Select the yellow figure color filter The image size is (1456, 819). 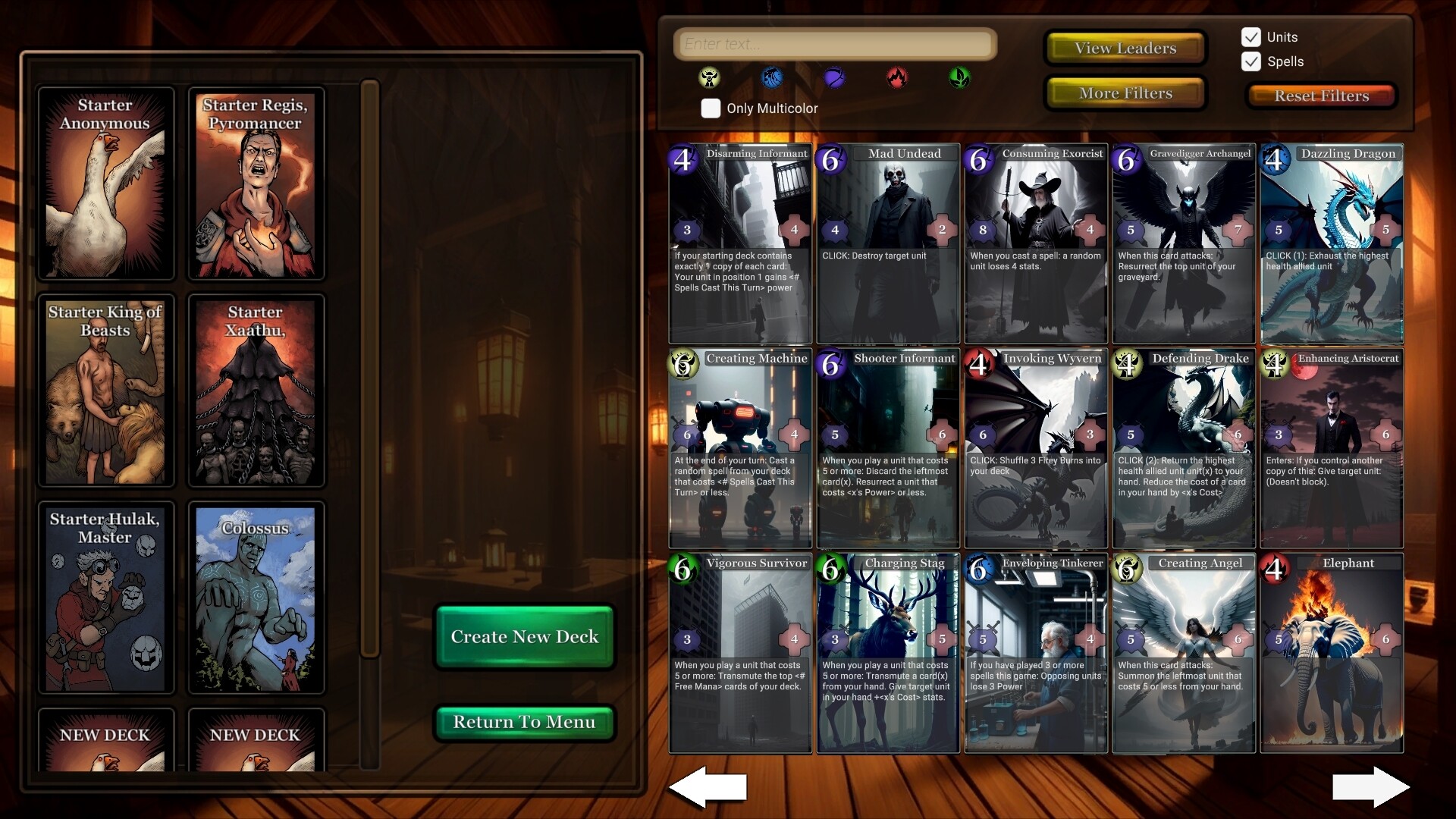pyautogui.click(x=709, y=78)
